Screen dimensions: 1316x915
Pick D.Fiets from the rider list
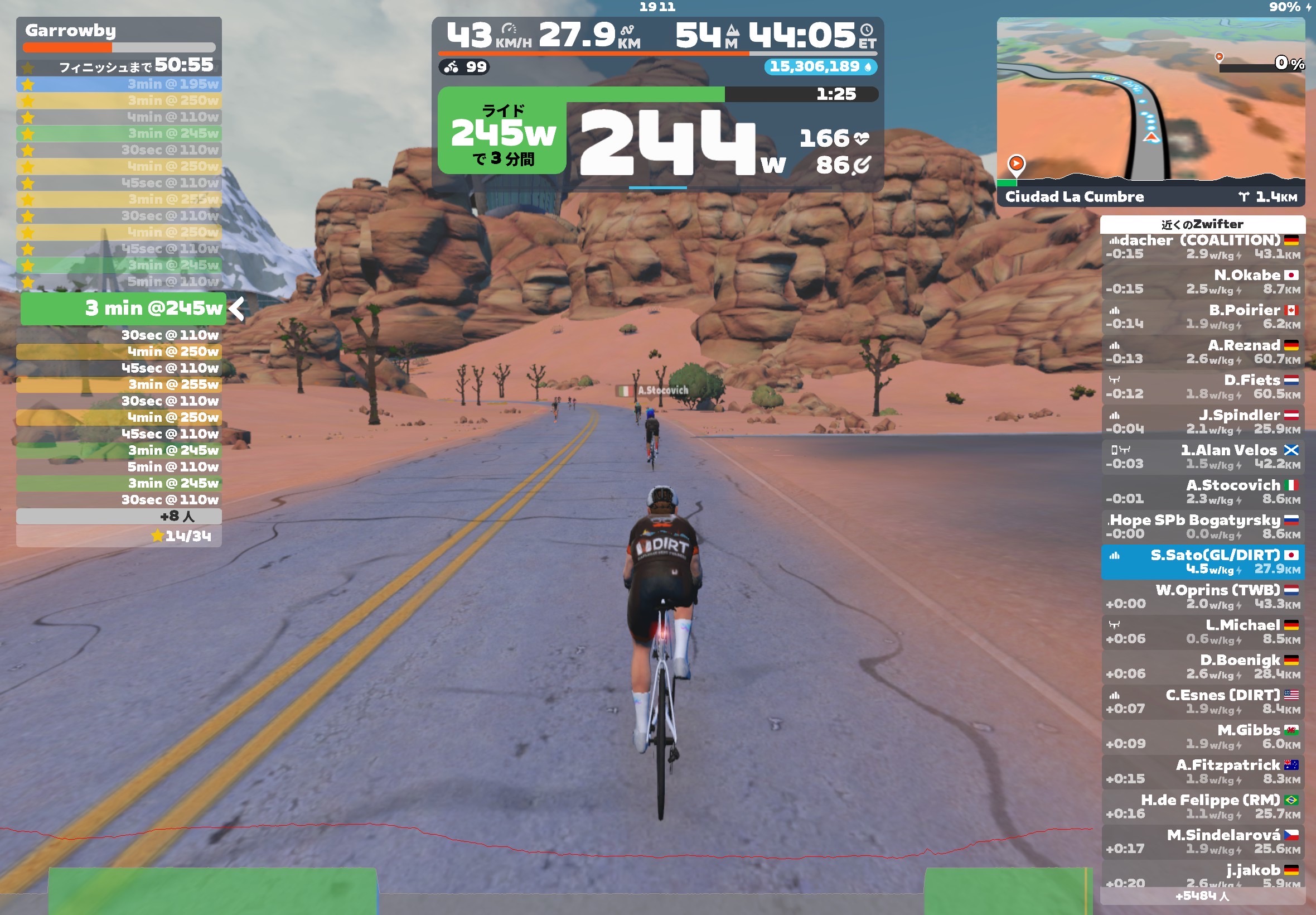point(1202,387)
